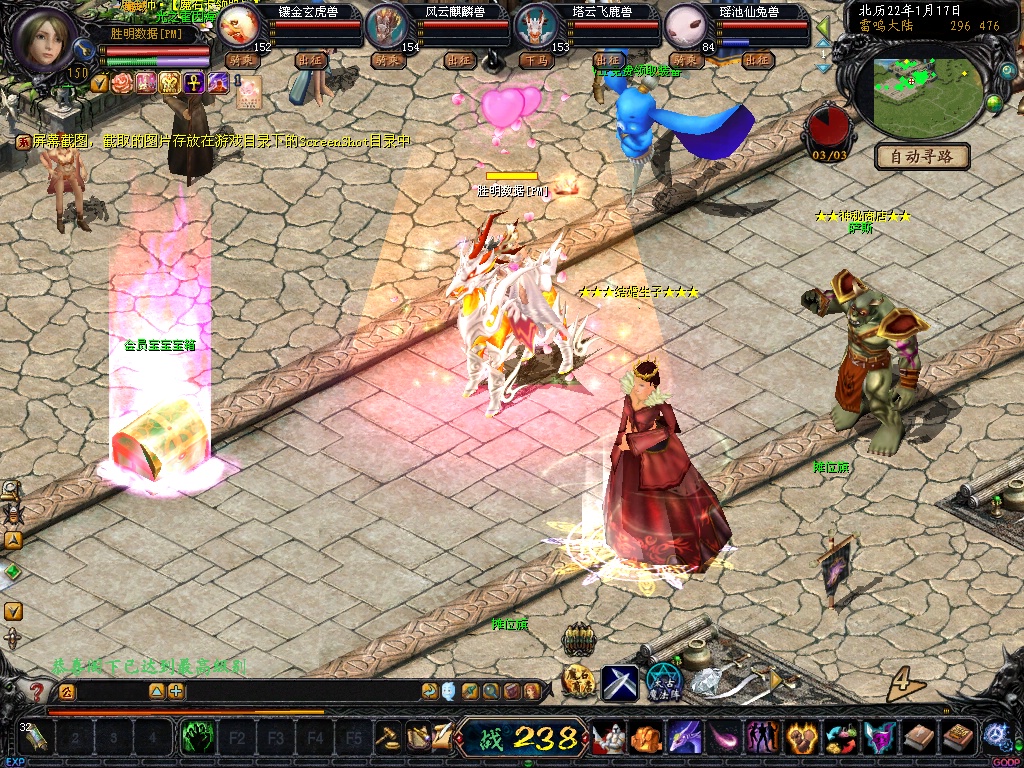Screen dimensions: 1024x768
Task: Click 骑乘 under the 镶金玄虎兽 pet
Action: (242, 61)
